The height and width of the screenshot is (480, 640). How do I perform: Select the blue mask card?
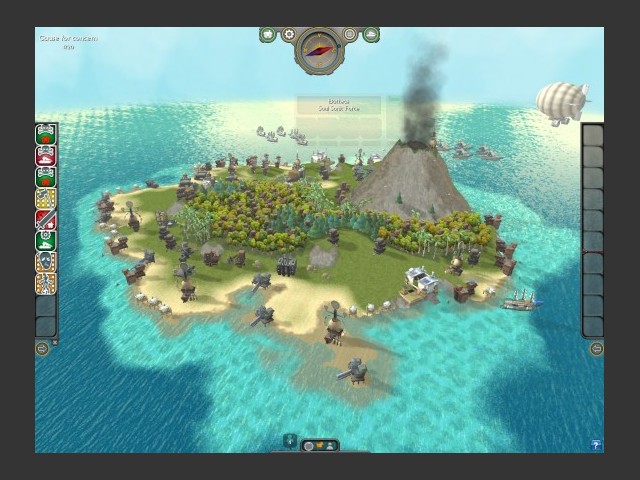point(46,262)
